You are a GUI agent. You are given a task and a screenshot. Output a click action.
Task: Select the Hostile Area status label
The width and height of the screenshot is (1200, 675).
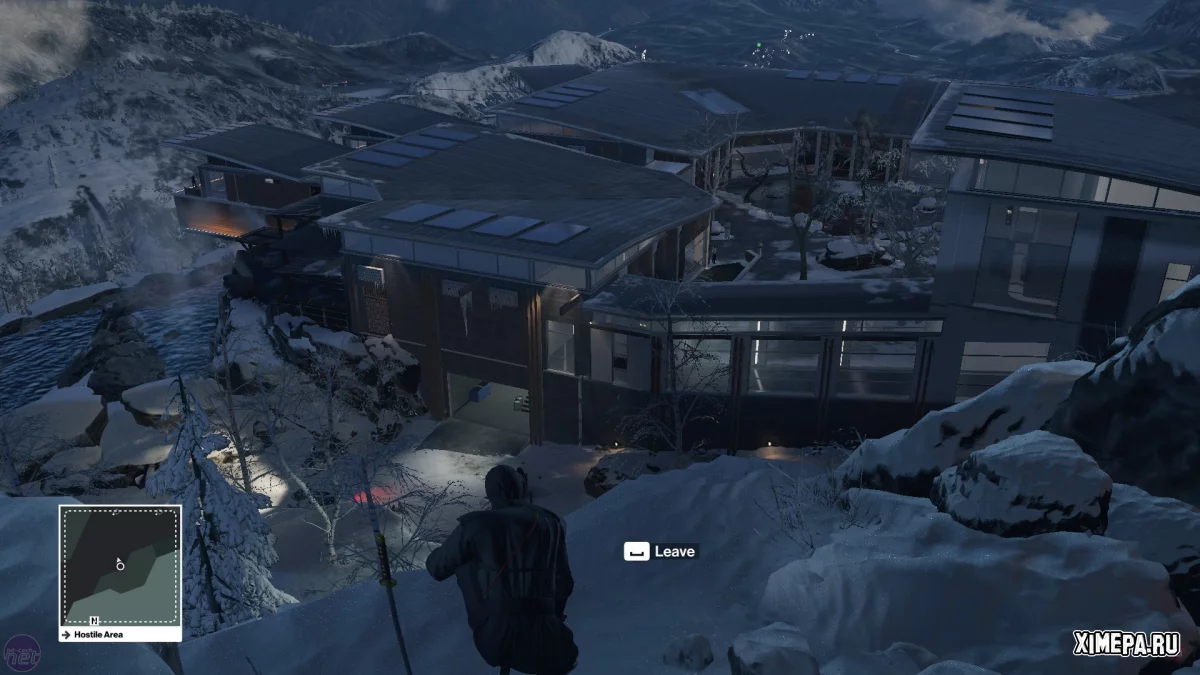(x=96, y=635)
